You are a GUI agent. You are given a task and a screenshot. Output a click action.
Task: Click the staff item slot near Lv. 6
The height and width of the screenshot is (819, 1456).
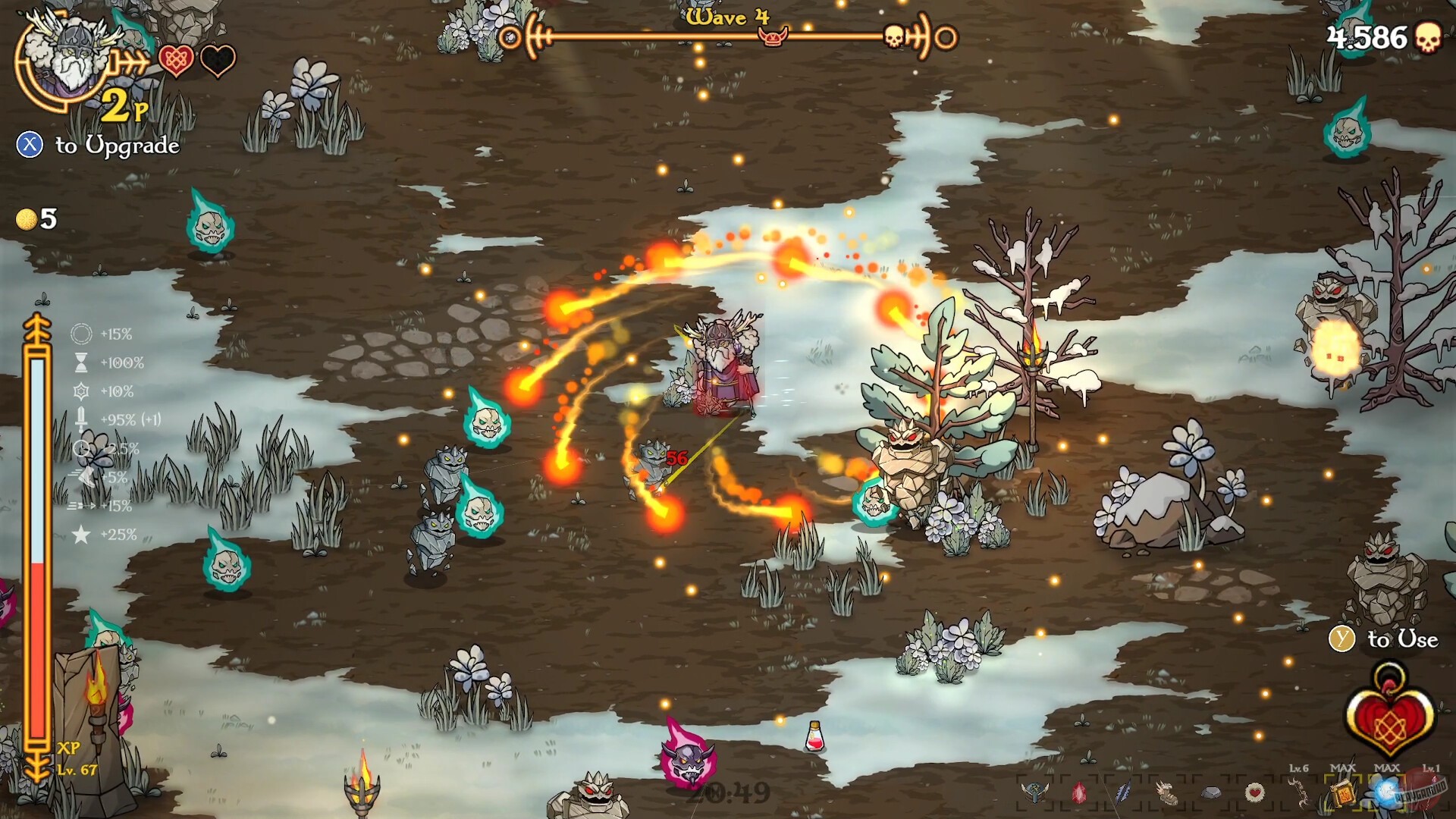point(1299,792)
